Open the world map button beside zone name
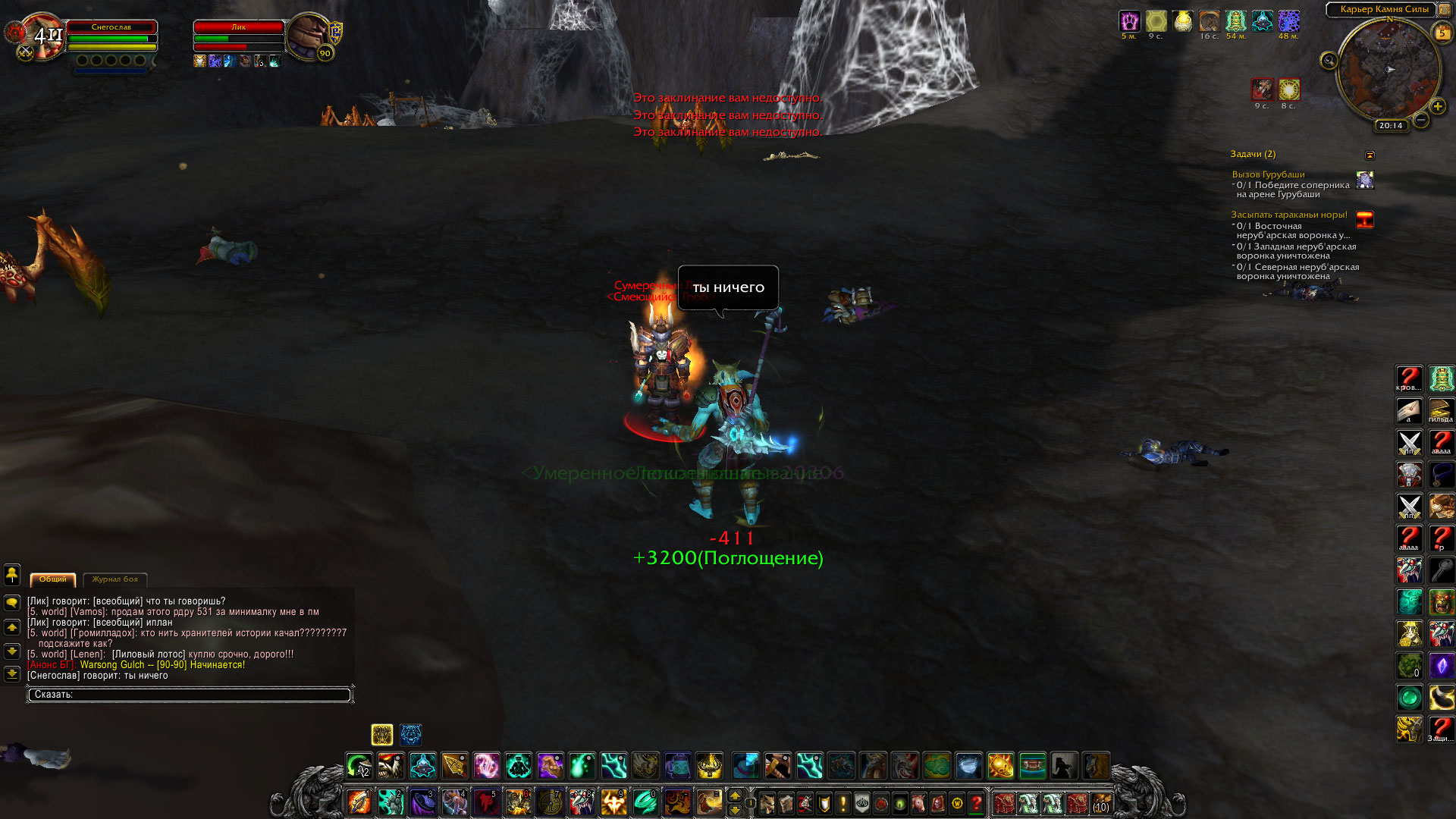 pos(1445,10)
